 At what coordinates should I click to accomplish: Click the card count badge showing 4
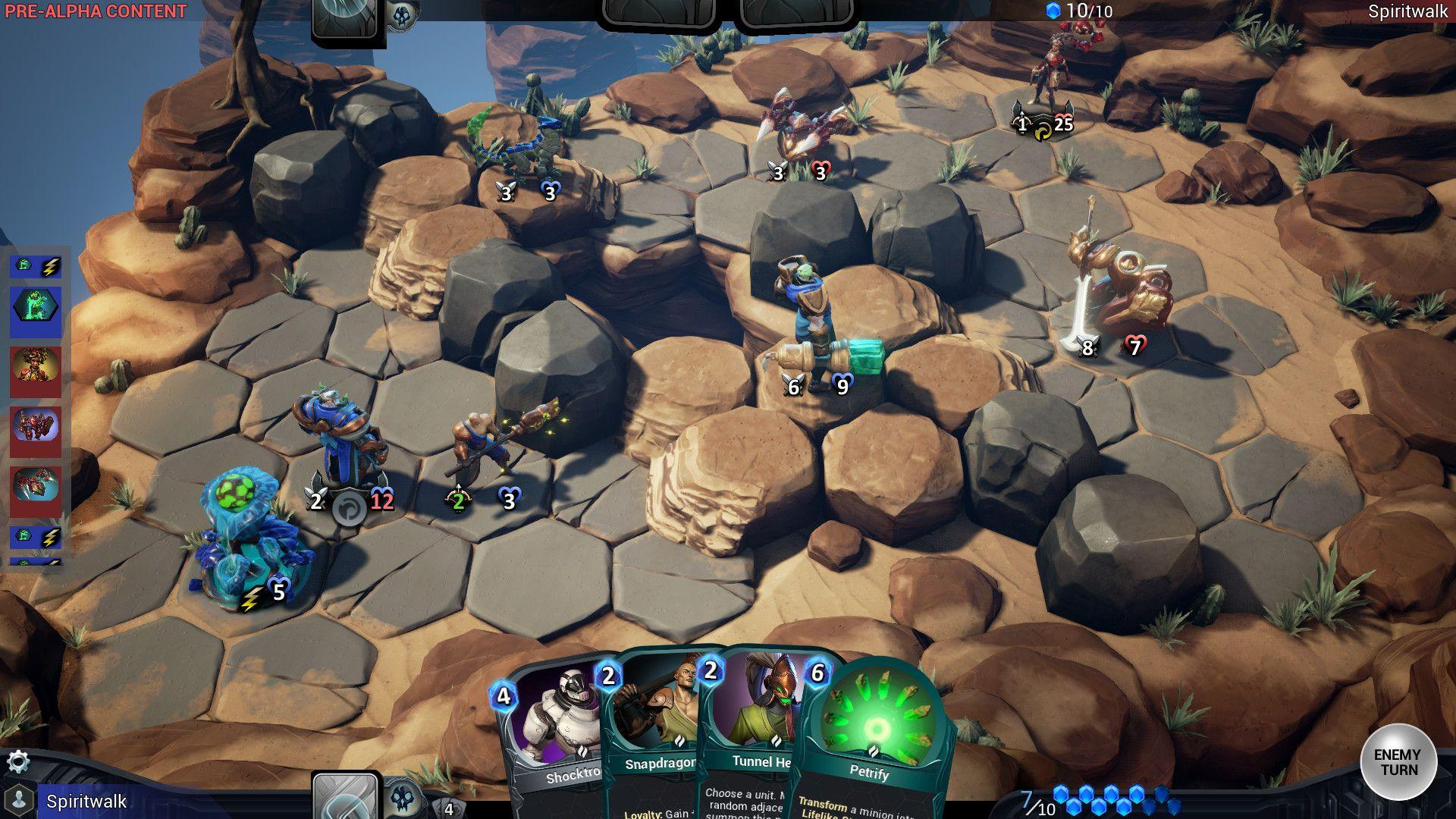coord(447,808)
